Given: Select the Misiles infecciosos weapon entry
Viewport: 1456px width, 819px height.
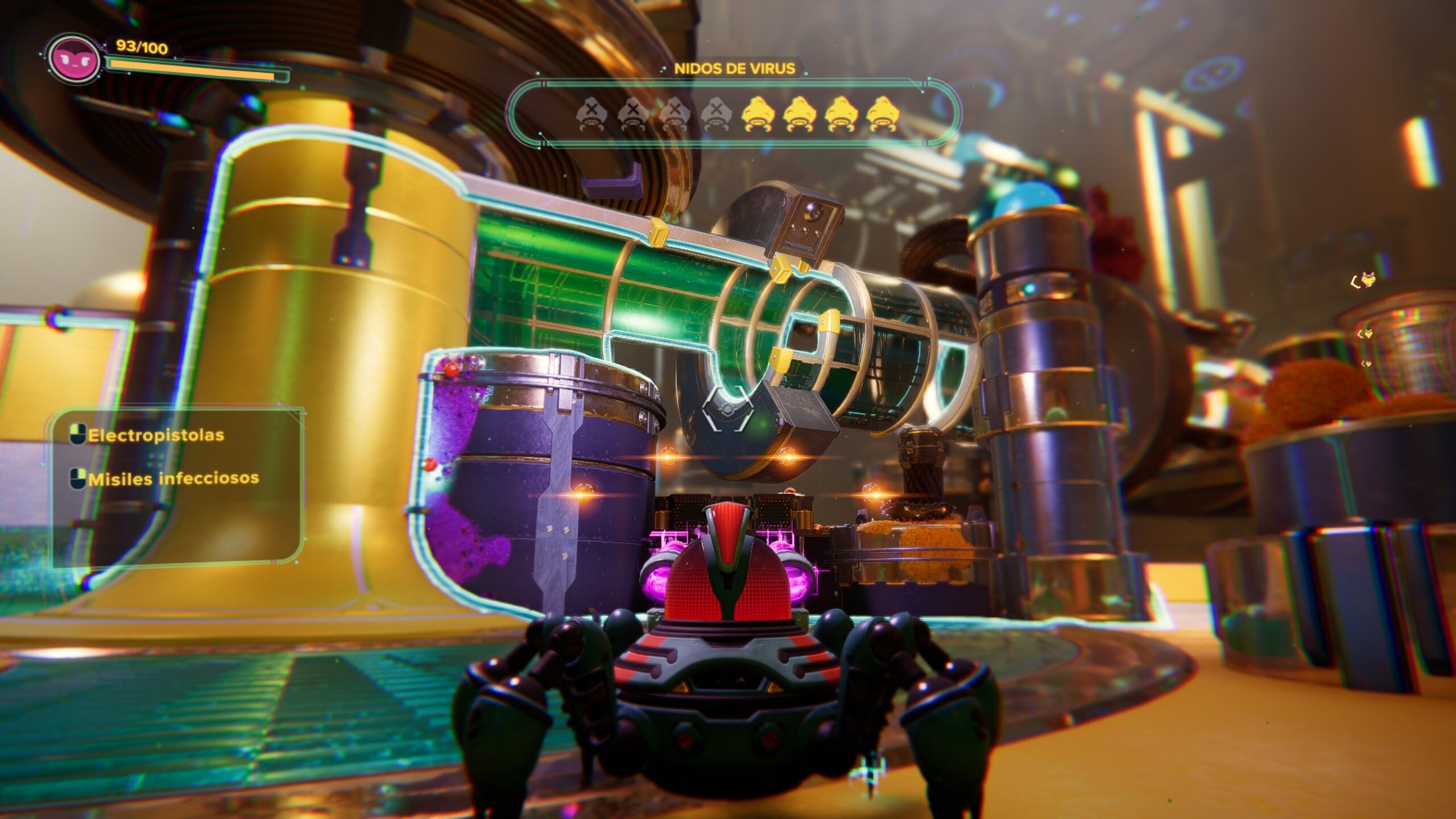Looking at the screenshot, I should pyautogui.click(x=172, y=479).
